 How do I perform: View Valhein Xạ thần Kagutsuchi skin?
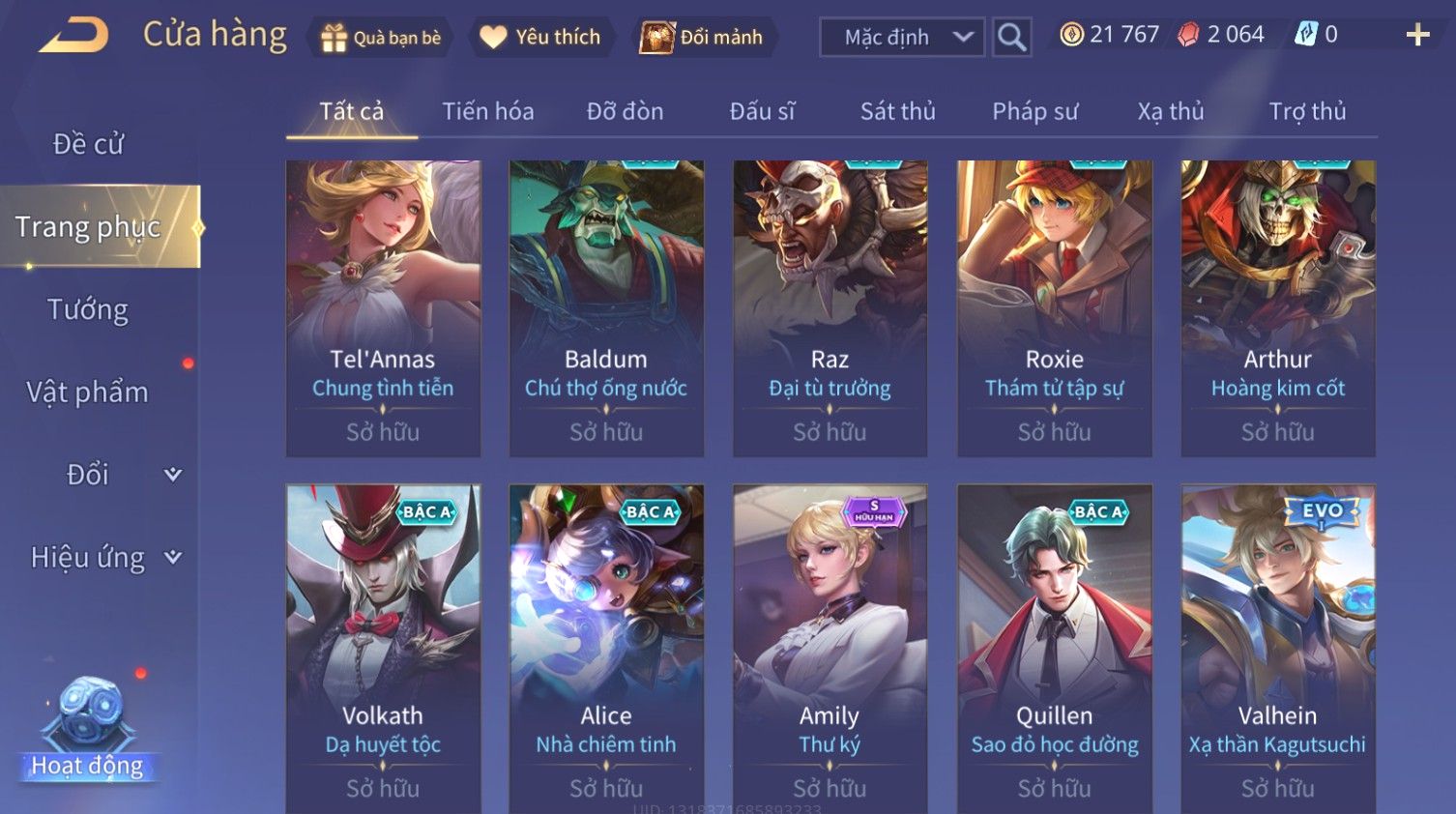click(1277, 648)
